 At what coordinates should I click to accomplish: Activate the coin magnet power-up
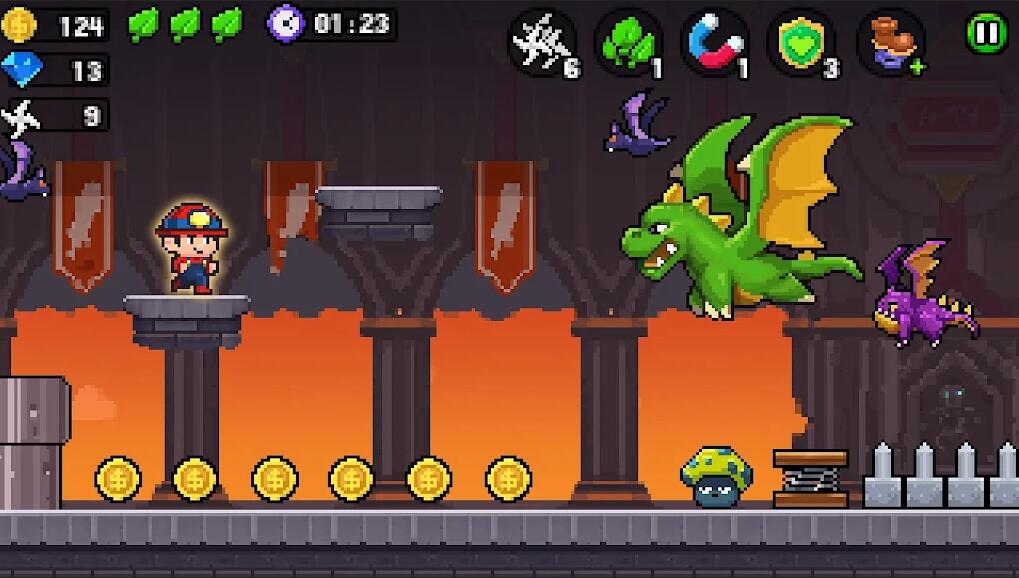[x=715, y=43]
